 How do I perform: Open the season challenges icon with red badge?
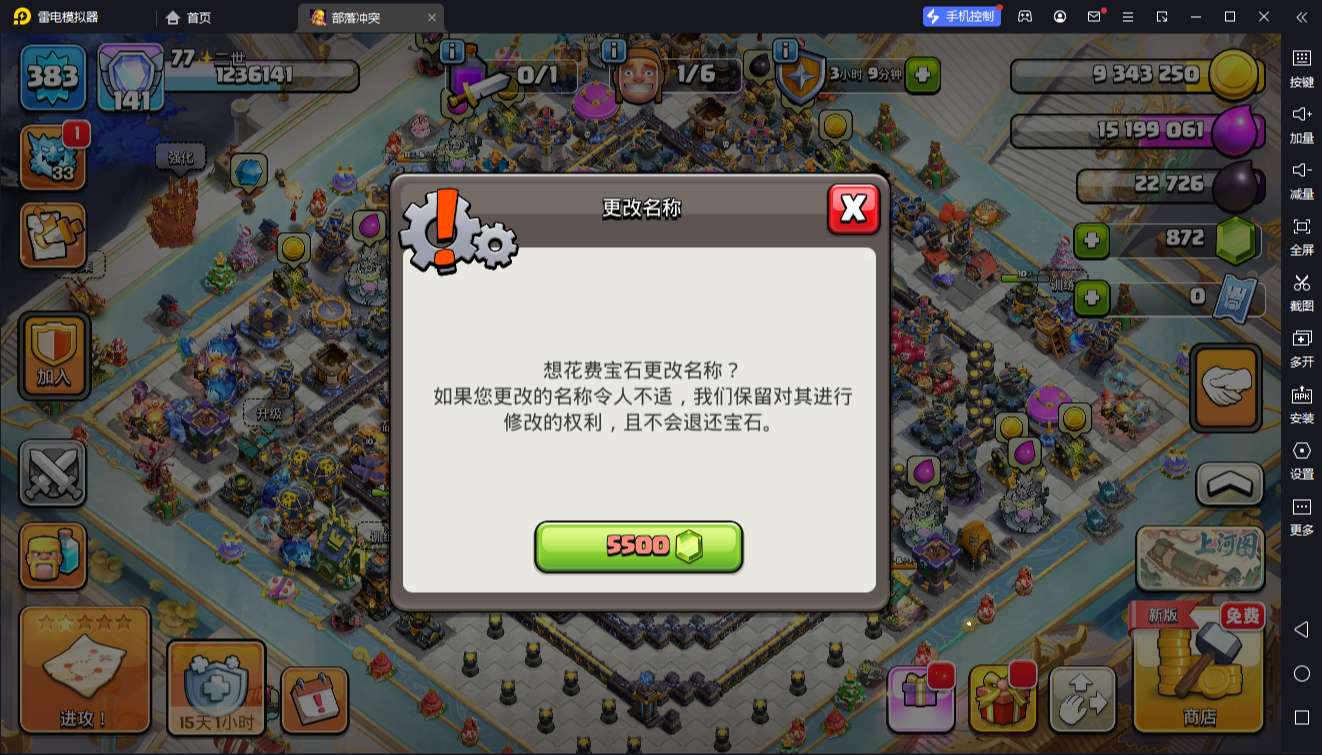53,155
